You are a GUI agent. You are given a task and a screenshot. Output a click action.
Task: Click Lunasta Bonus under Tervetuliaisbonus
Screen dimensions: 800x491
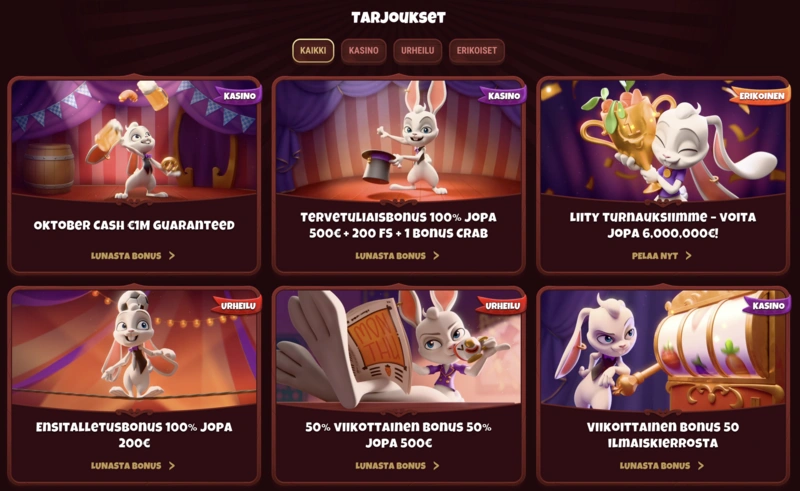398,255
